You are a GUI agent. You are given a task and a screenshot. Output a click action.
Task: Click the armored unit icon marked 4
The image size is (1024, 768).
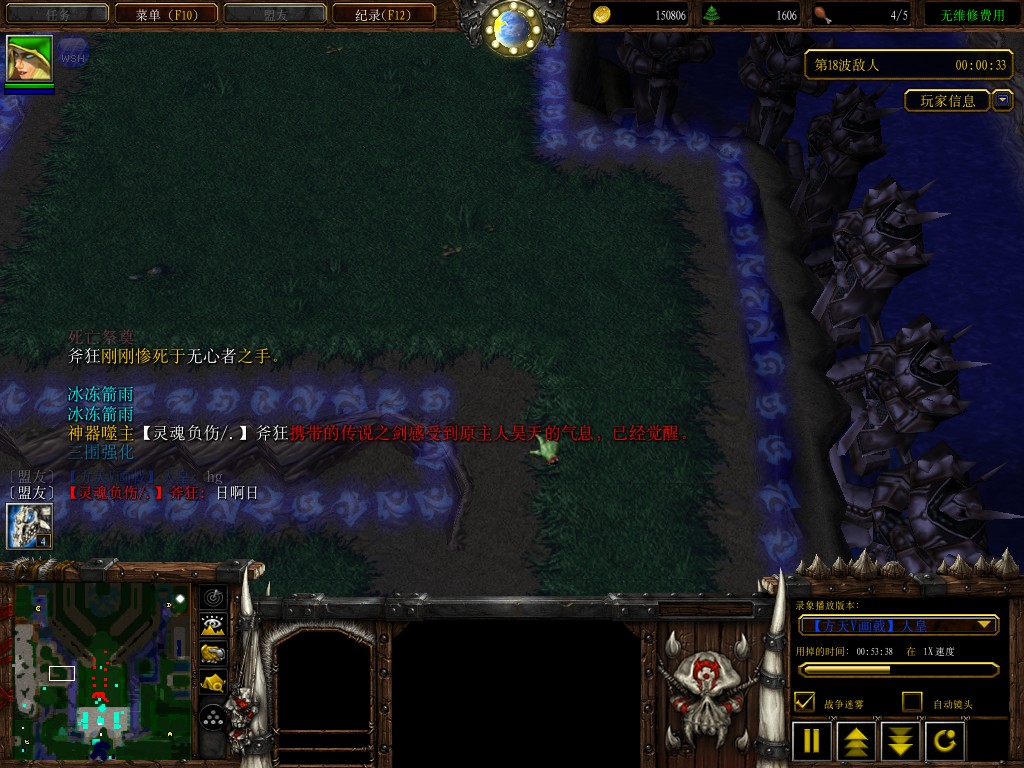coord(29,526)
